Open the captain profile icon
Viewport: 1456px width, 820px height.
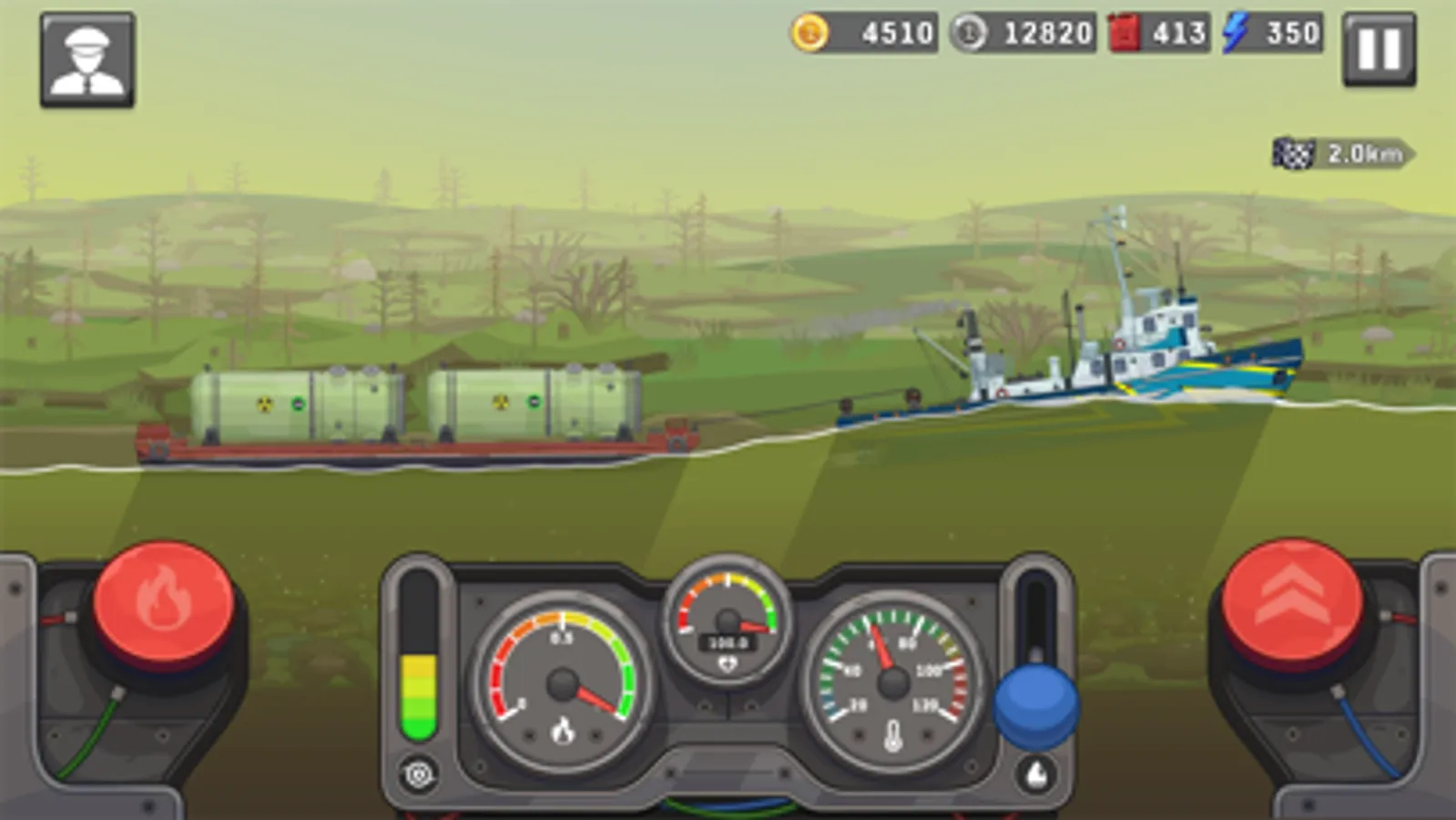[85, 57]
